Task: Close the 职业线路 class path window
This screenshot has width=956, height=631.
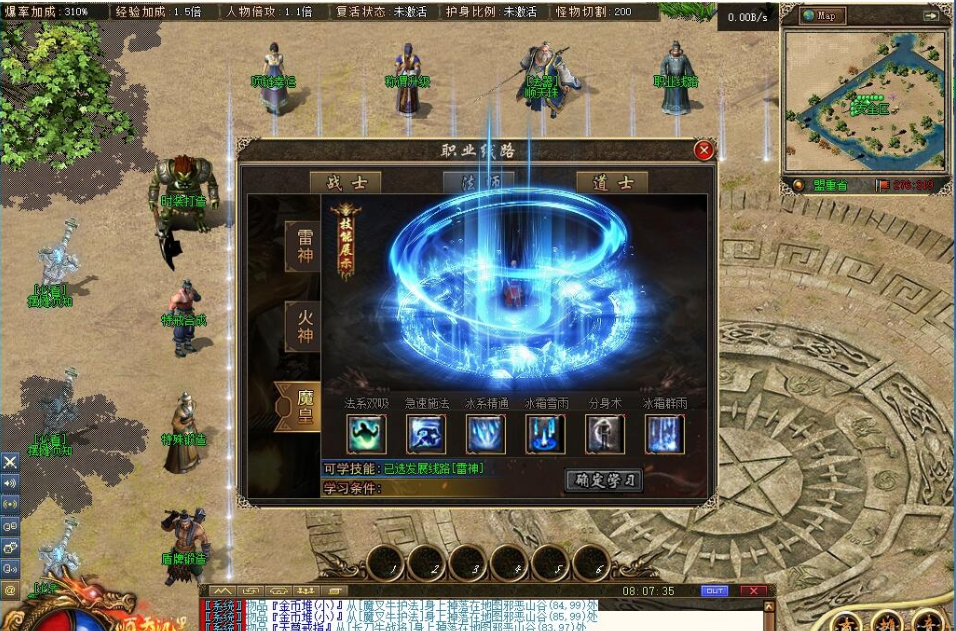Action: [704, 151]
